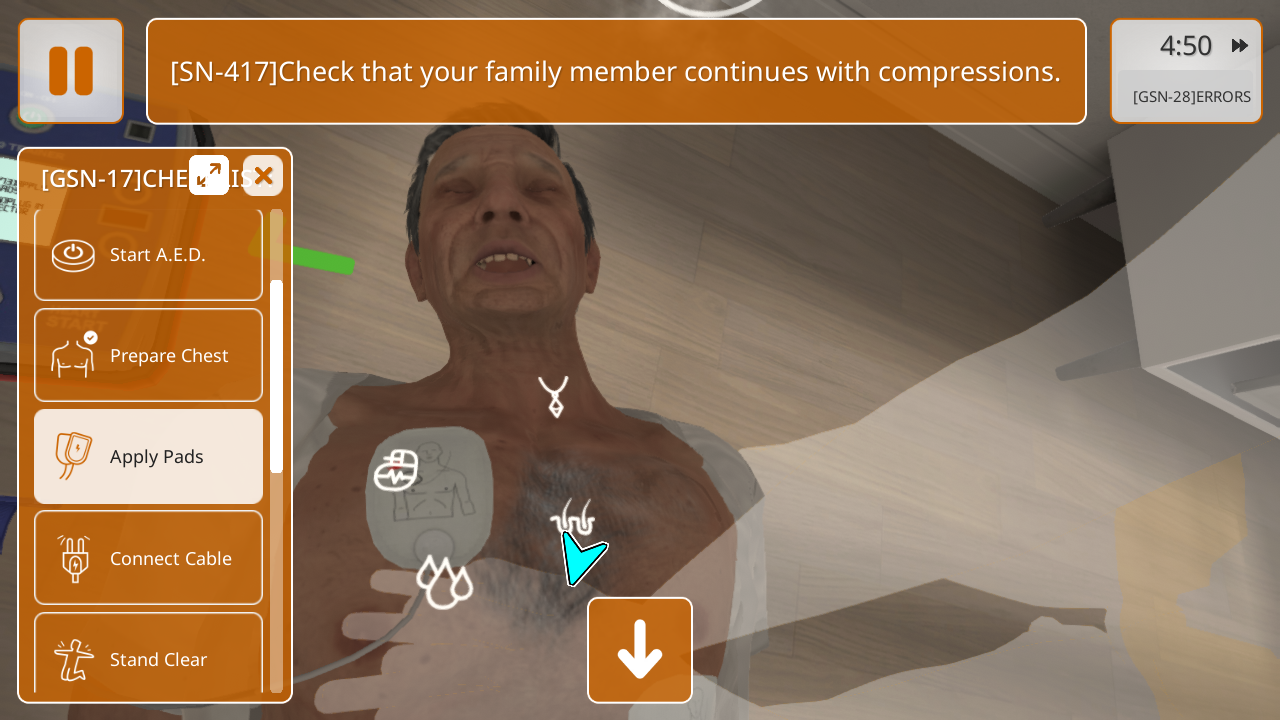Select the Apply Pads step
Image resolution: width=1280 pixels, height=720 pixels.
tap(148, 456)
